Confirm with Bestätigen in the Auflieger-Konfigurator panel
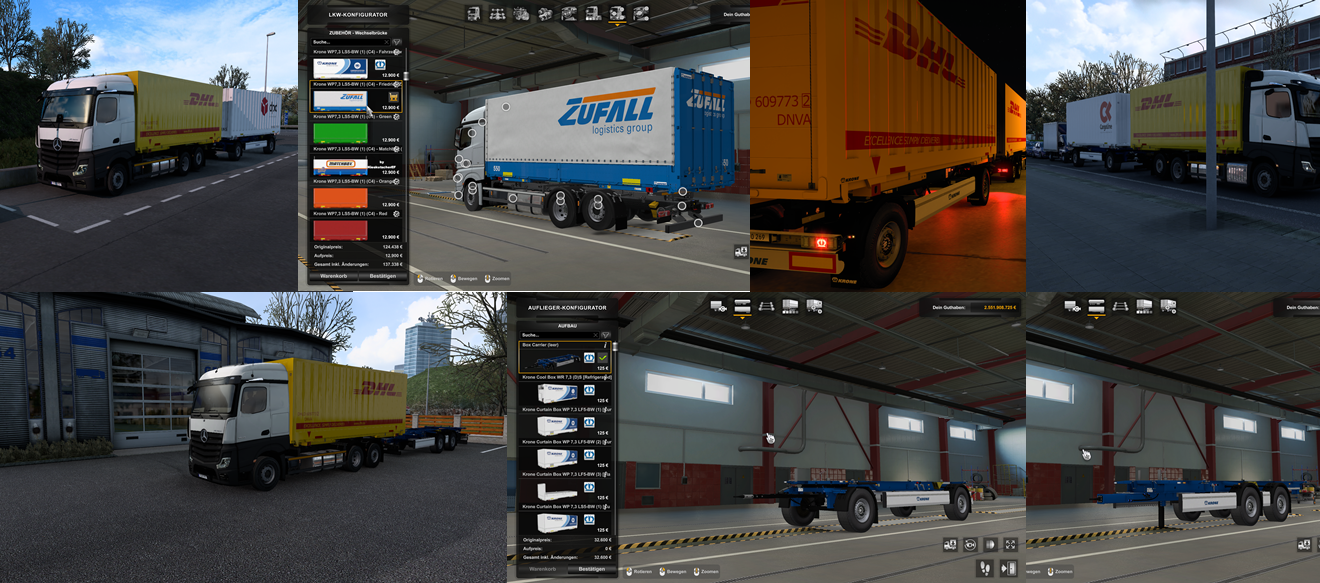 coord(592,569)
